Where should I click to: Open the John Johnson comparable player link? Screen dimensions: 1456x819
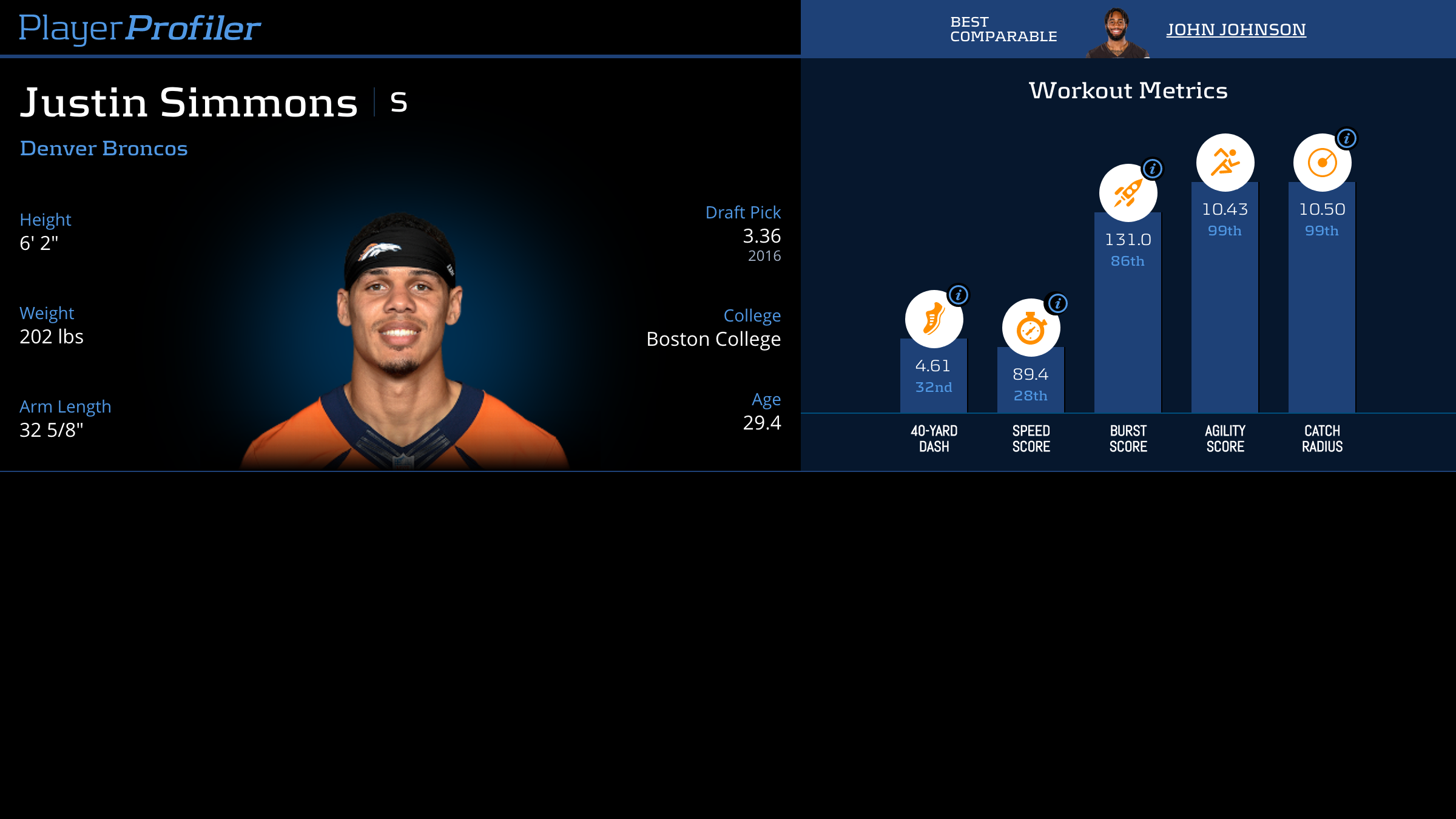[x=1236, y=30]
